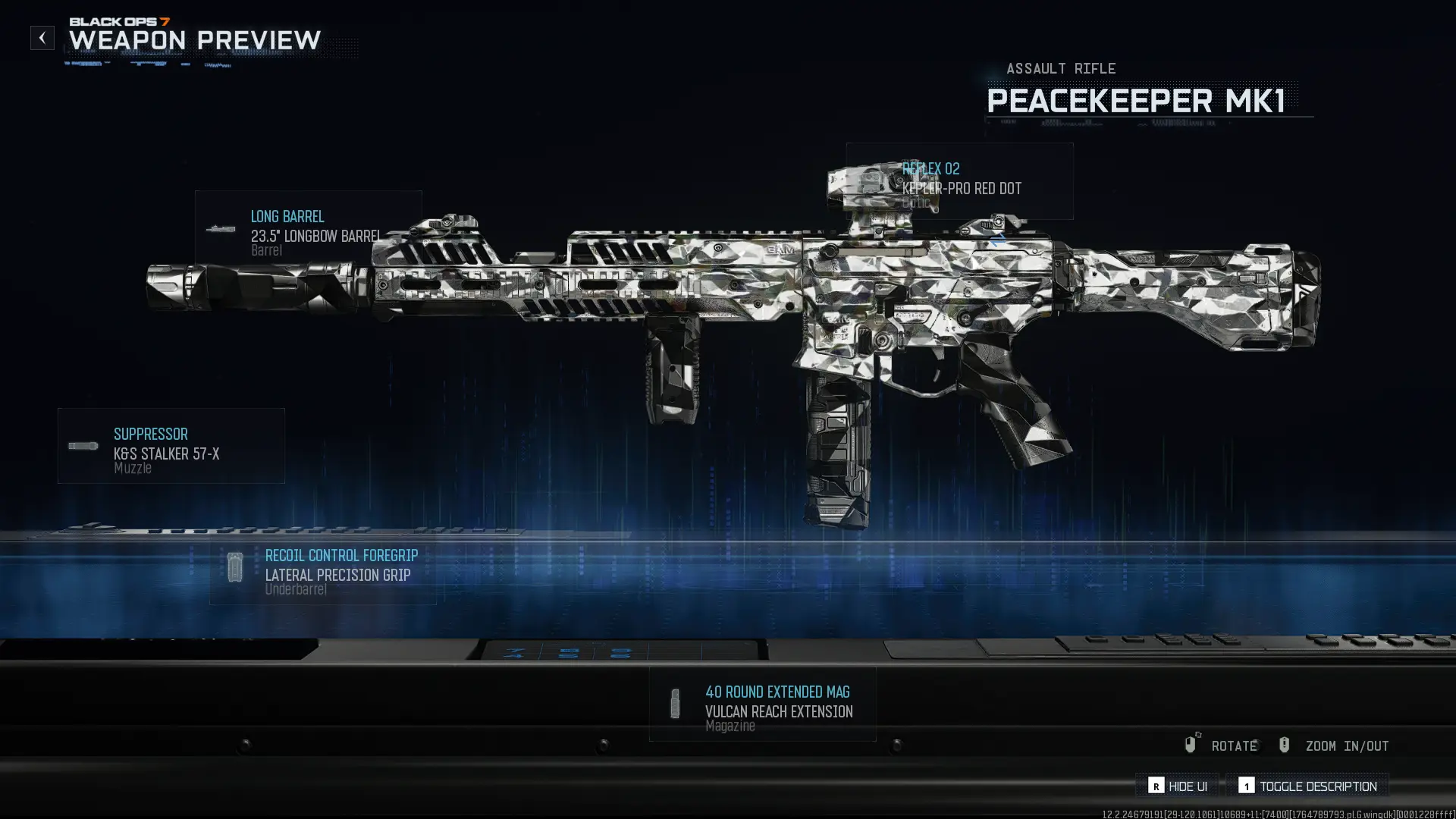Select the Assault Rifle category label
The width and height of the screenshot is (1456, 819).
[1061, 68]
